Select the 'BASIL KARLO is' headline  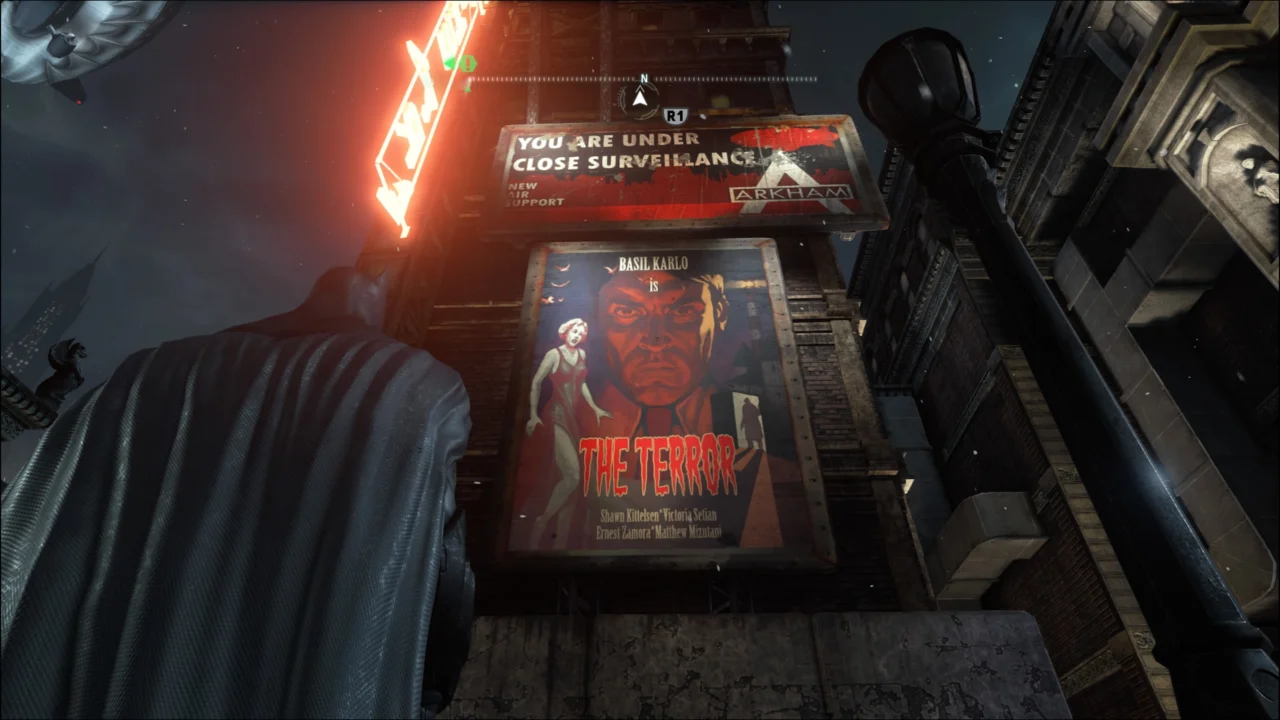click(x=651, y=268)
